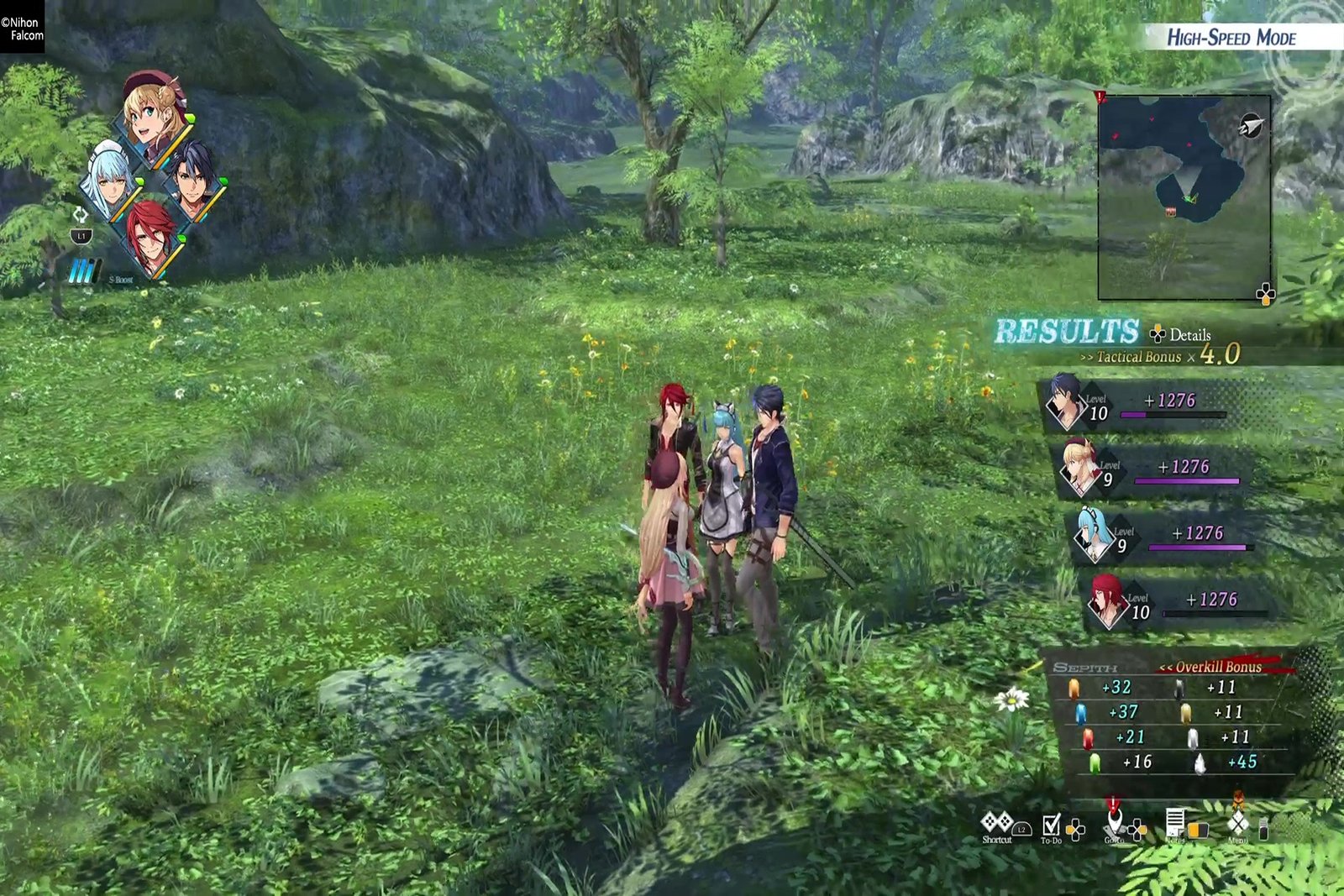Click the compass icon on the minimap
The width and height of the screenshot is (1344, 896).
(1249, 123)
